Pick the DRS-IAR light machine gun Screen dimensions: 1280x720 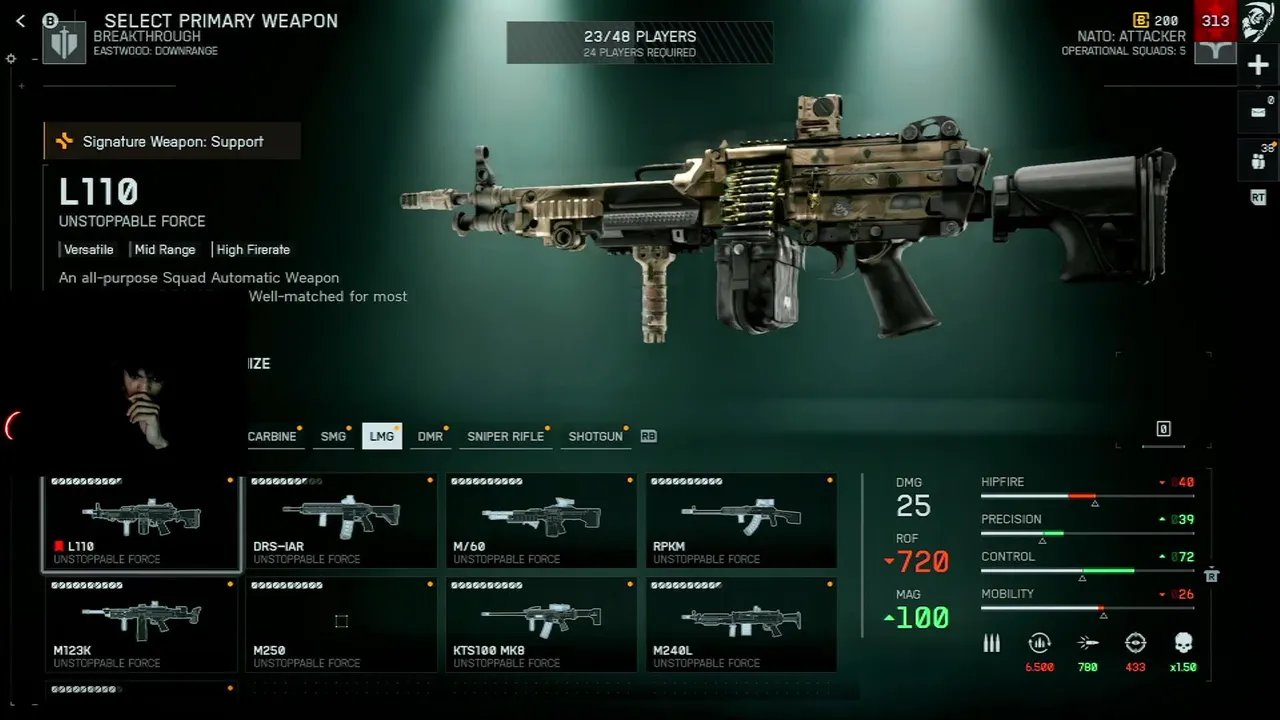(x=341, y=521)
